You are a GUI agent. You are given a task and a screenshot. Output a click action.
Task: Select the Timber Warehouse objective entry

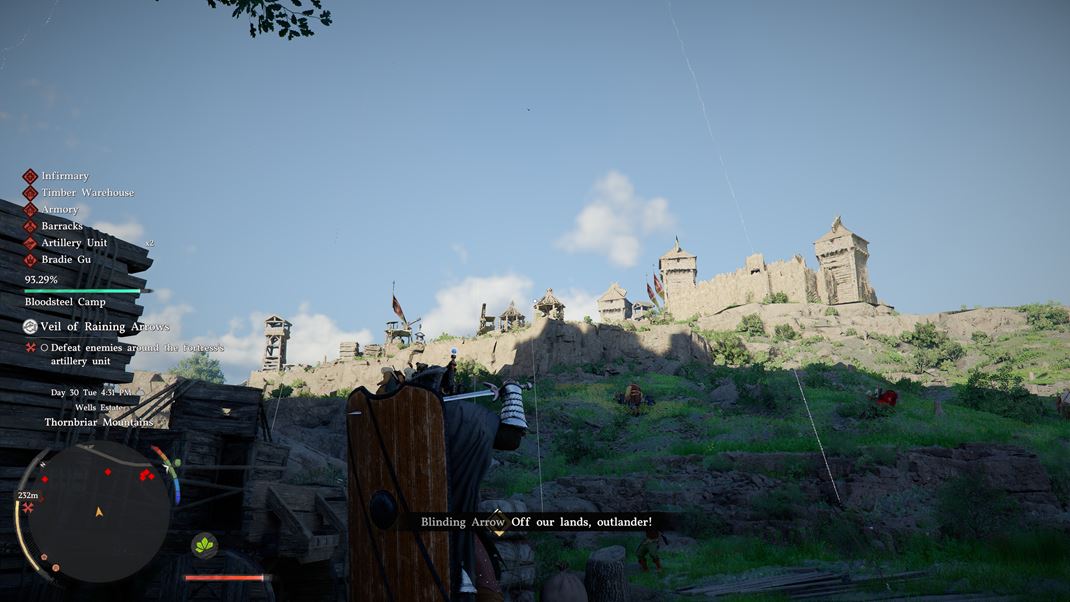point(87,193)
